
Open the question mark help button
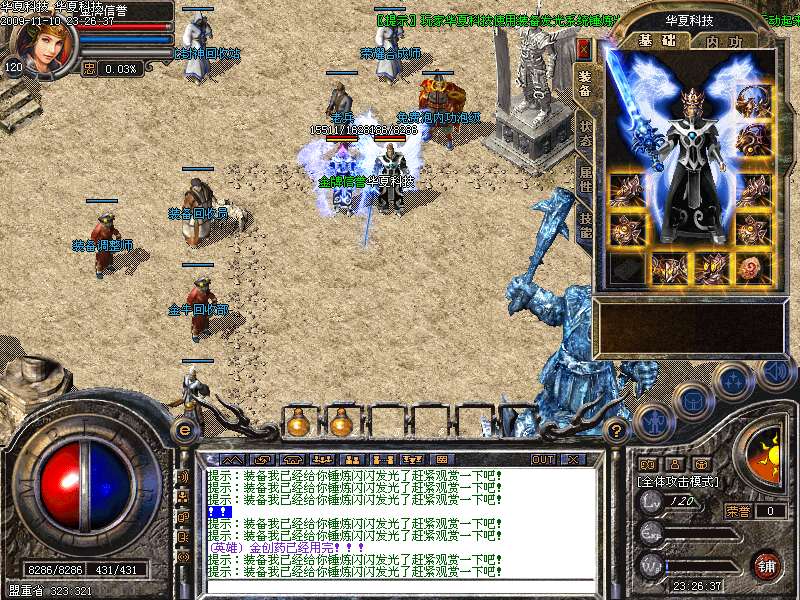click(617, 429)
